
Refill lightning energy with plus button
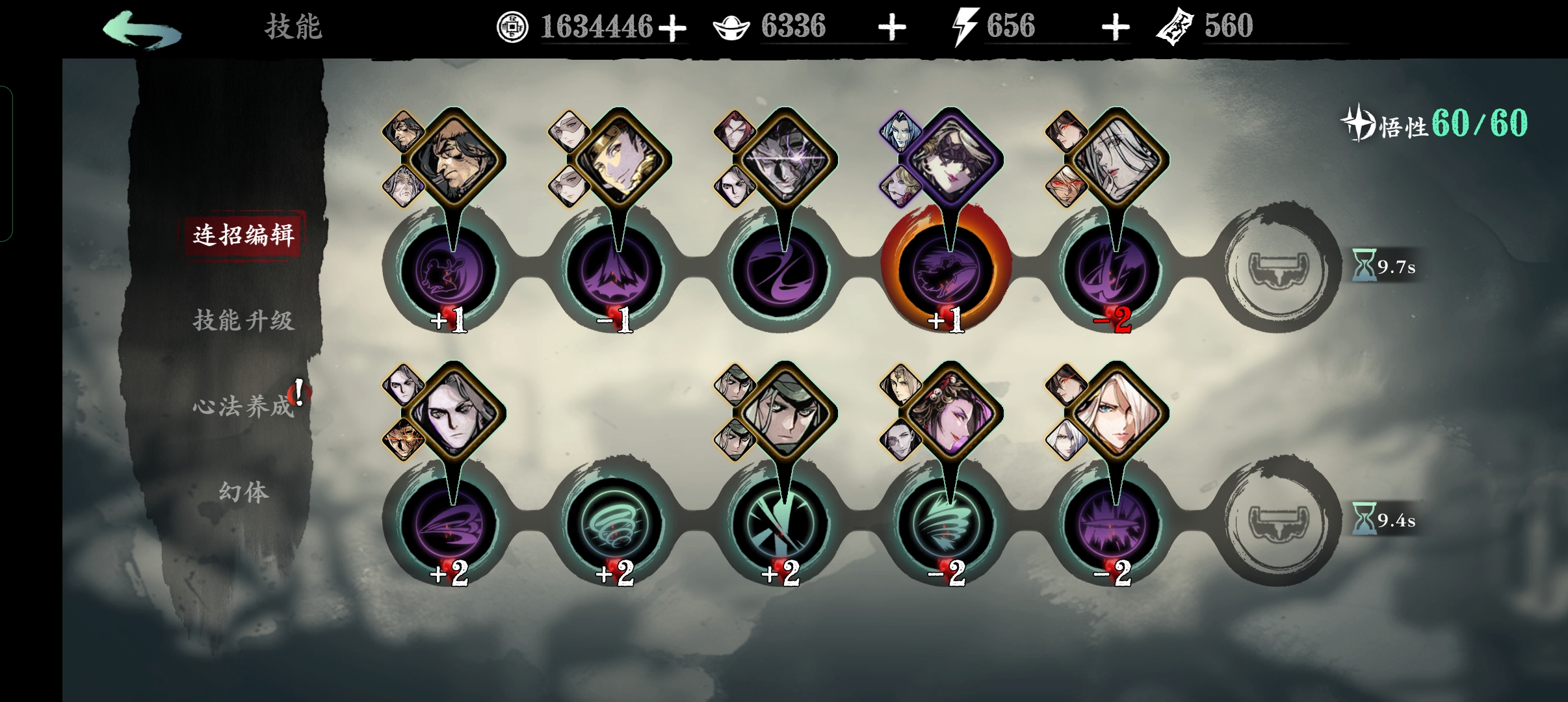pyautogui.click(x=1116, y=28)
